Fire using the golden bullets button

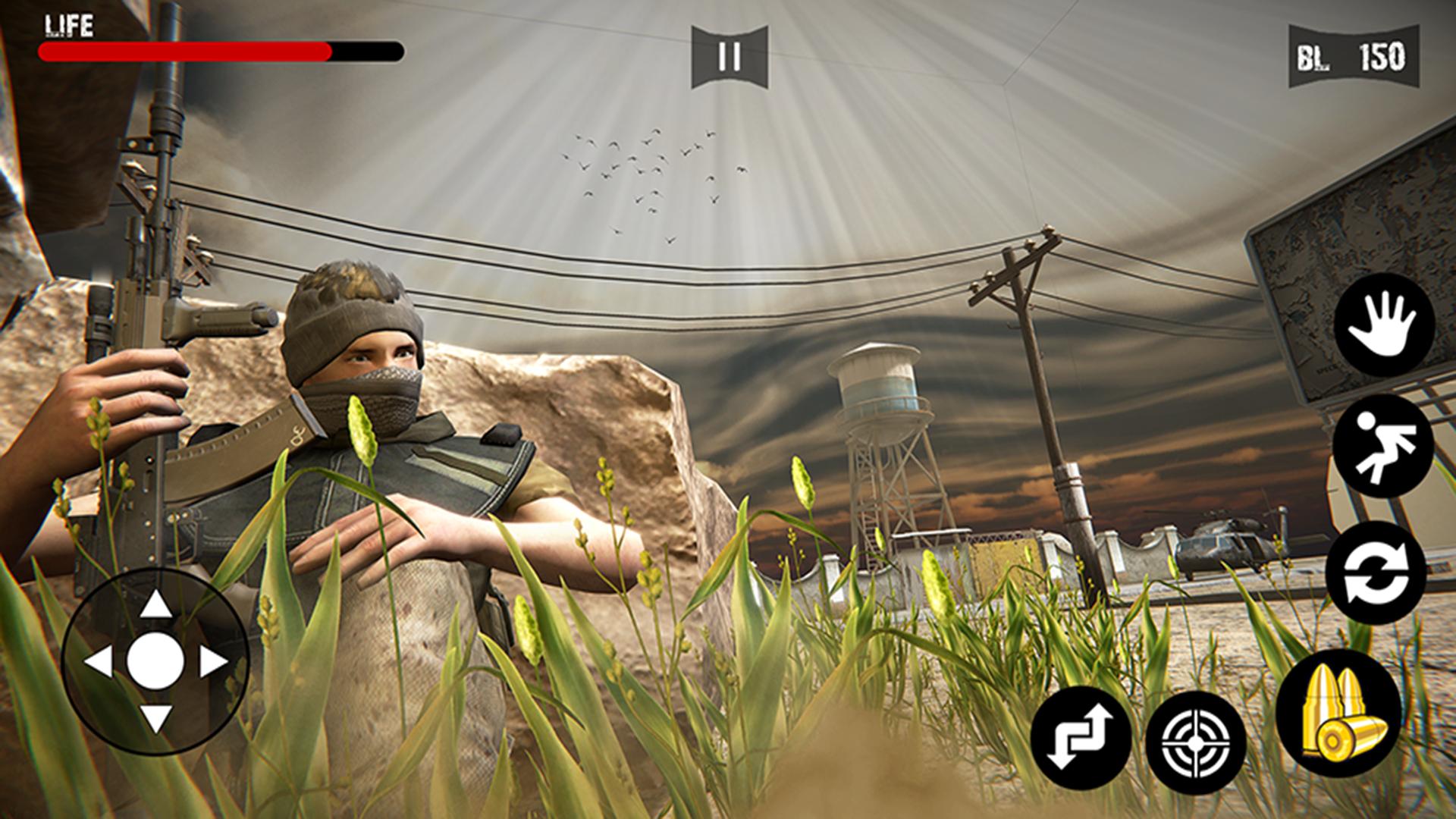point(1339,713)
